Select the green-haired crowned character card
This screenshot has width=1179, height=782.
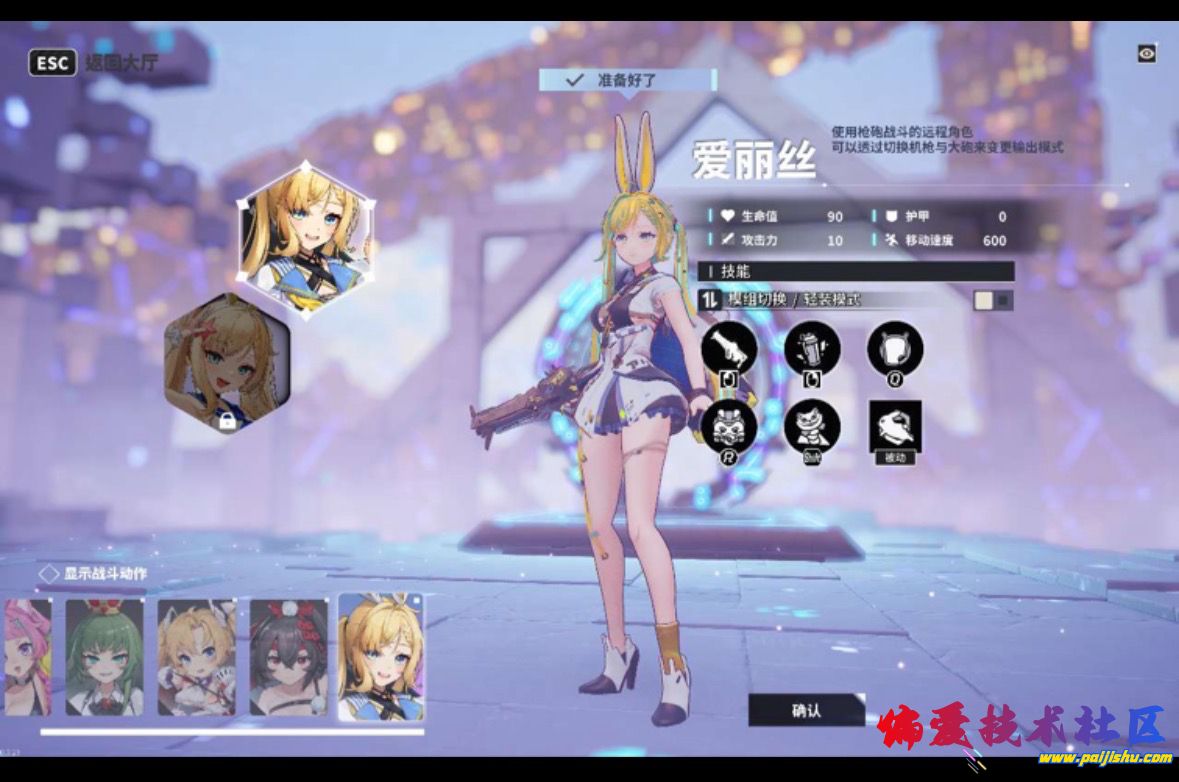tap(104, 657)
